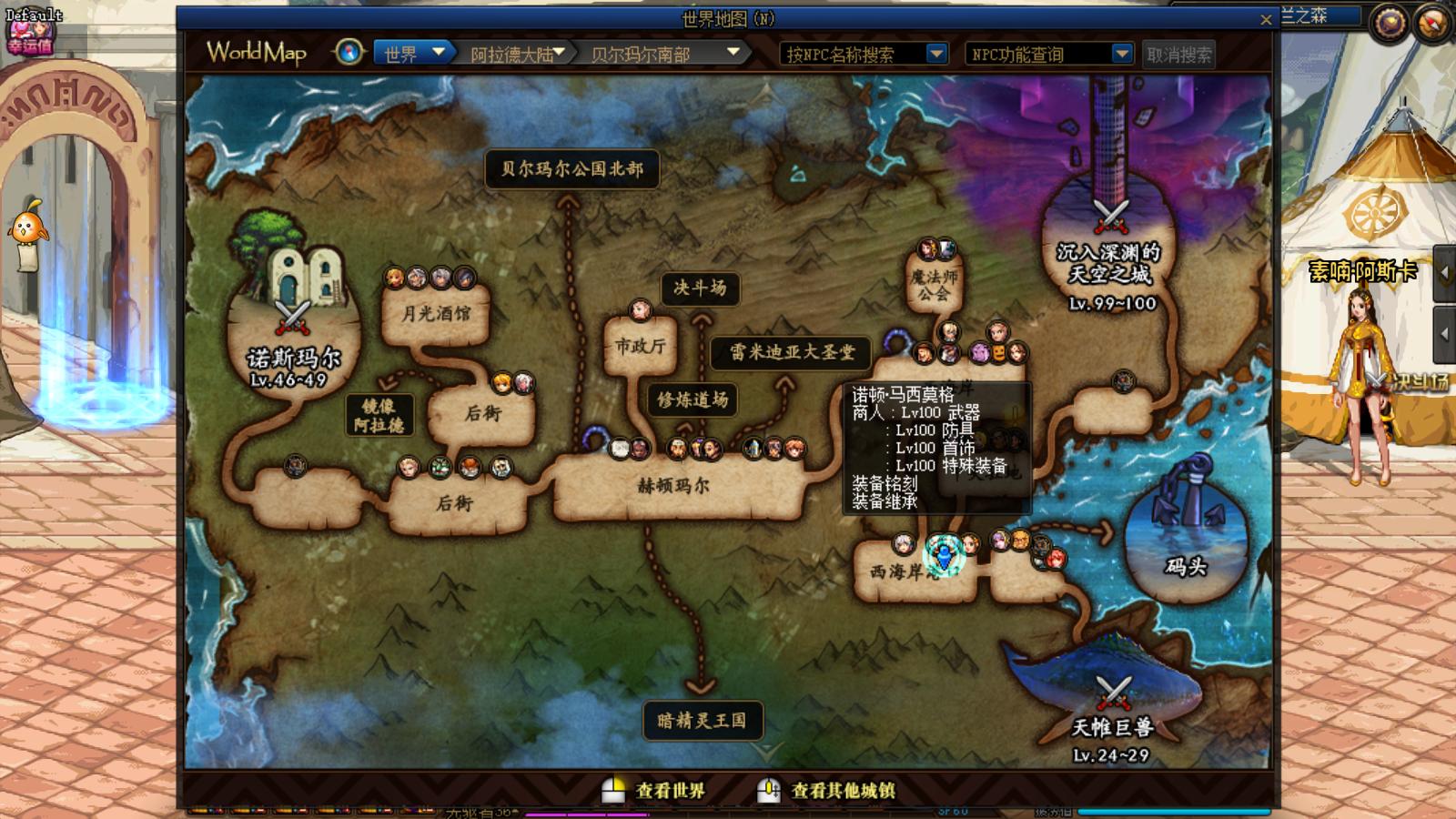1456x819 pixels.
Task: Open the 贝尔玛尔南部 region dropdown
Action: 733,54
